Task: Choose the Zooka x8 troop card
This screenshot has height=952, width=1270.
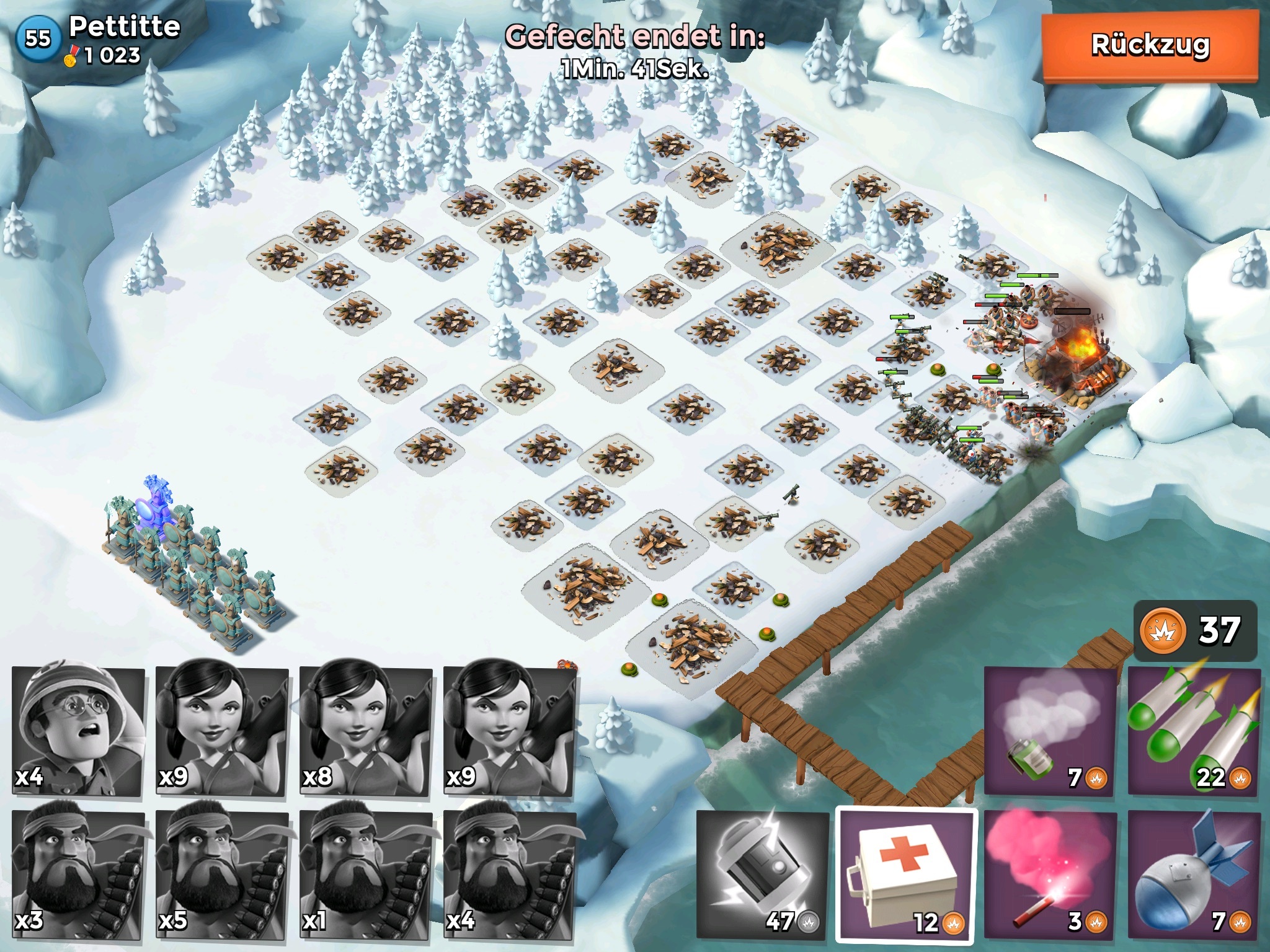Action: coord(366,731)
